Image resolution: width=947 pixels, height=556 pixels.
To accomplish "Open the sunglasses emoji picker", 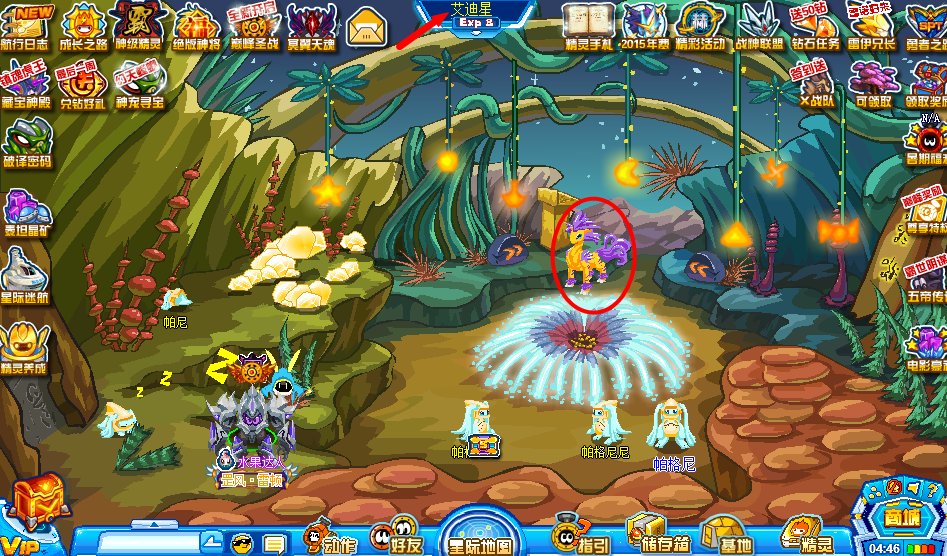I will (242, 543).
